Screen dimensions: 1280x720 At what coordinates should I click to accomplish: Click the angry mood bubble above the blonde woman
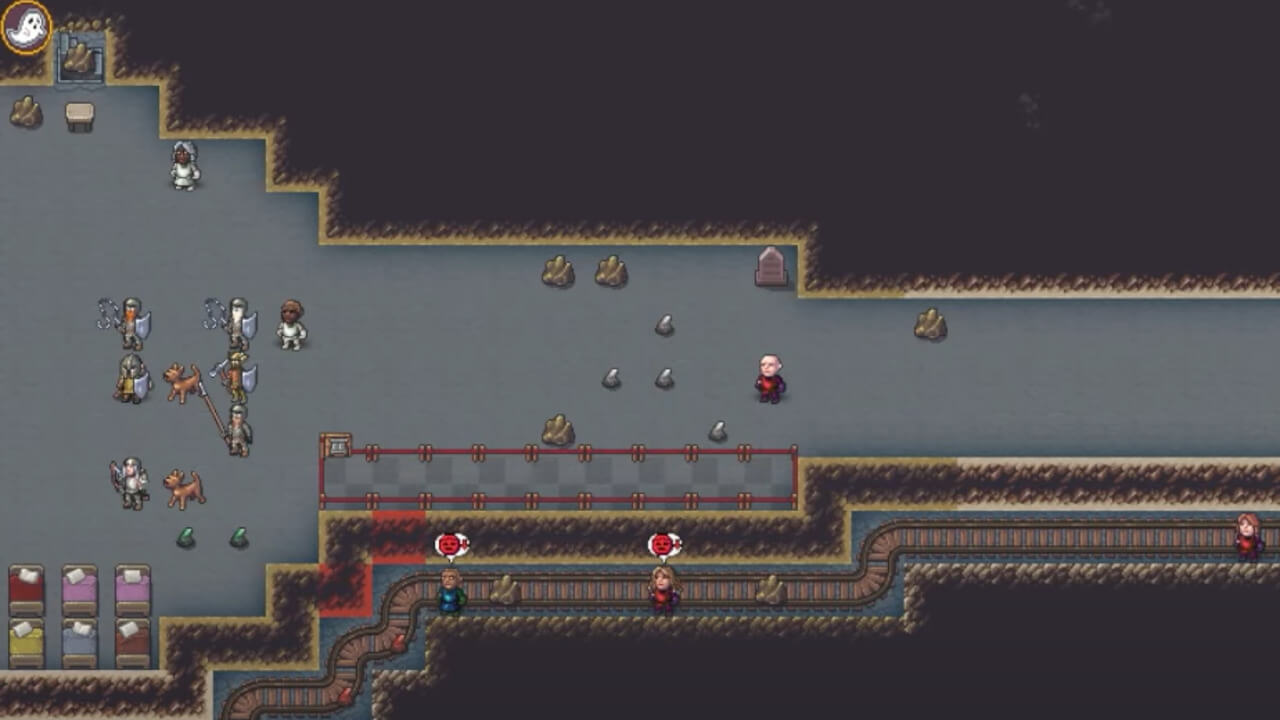point(665,546)
